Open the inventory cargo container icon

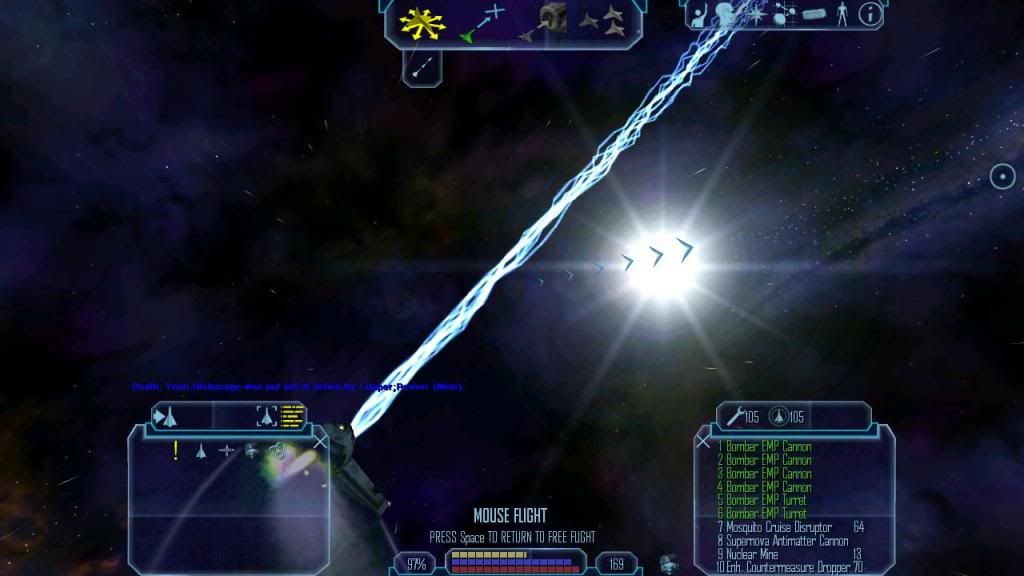tap(817, 15)
